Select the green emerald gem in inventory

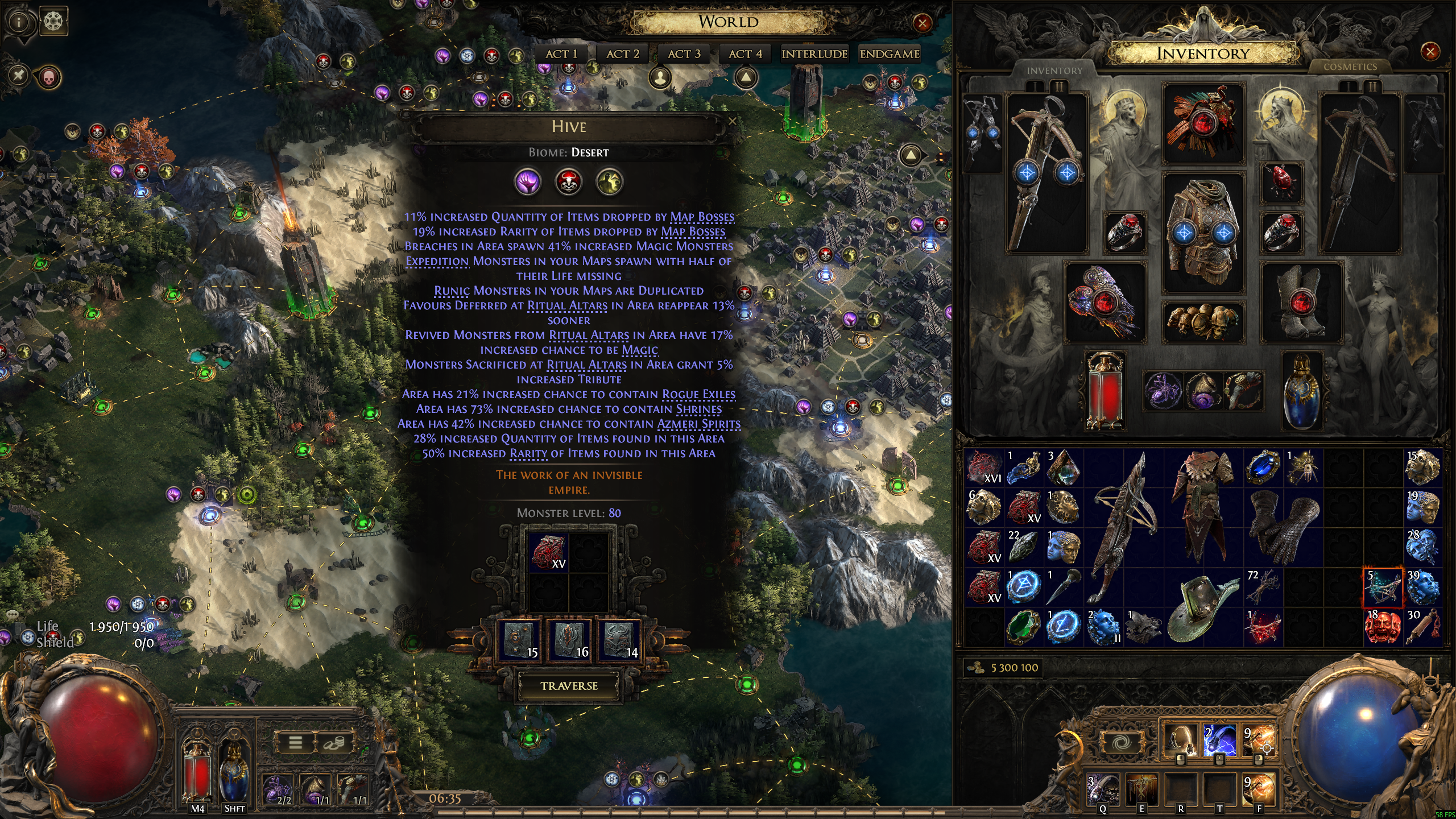tap(1024, 627)
